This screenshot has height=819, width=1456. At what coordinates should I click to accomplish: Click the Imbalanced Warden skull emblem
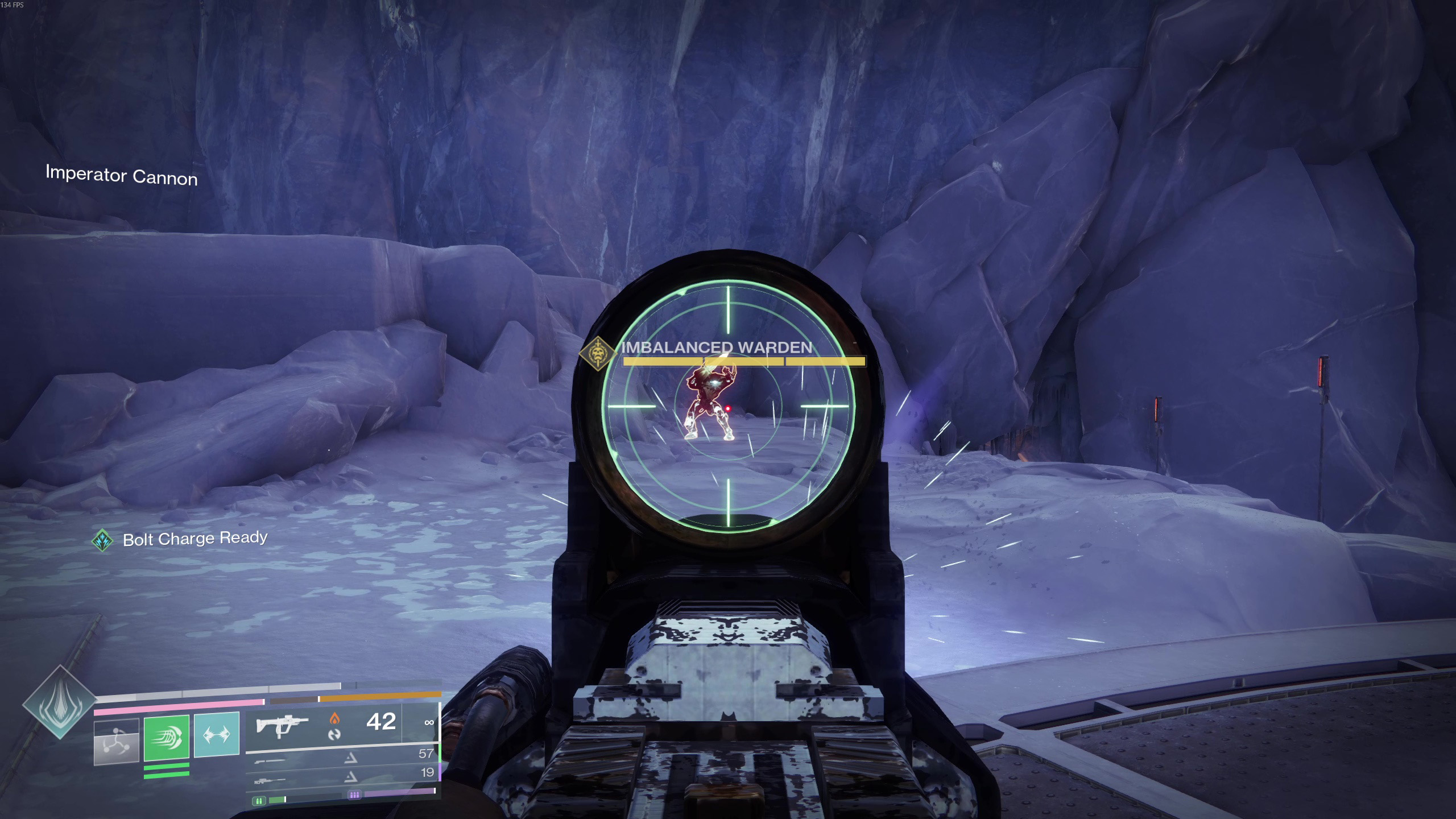[597, 354]
